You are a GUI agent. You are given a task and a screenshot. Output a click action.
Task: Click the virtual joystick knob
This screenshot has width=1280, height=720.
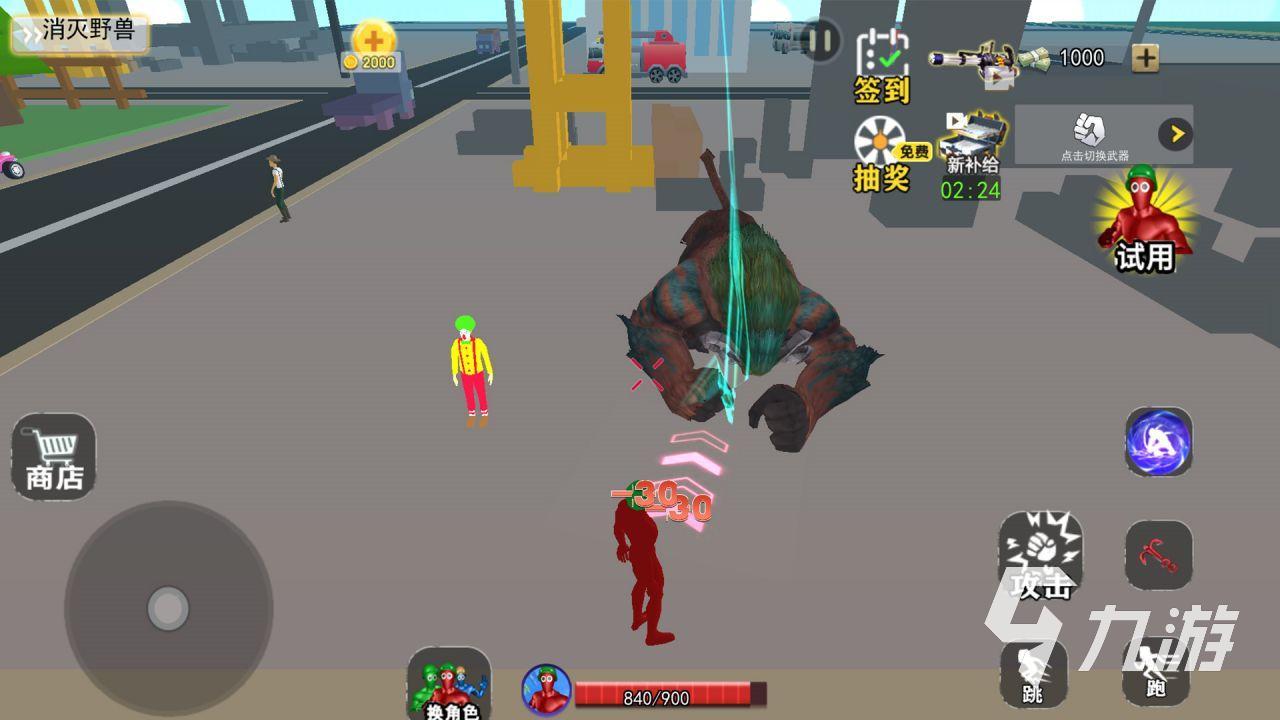pyautogui.click(x=168, y=608)
